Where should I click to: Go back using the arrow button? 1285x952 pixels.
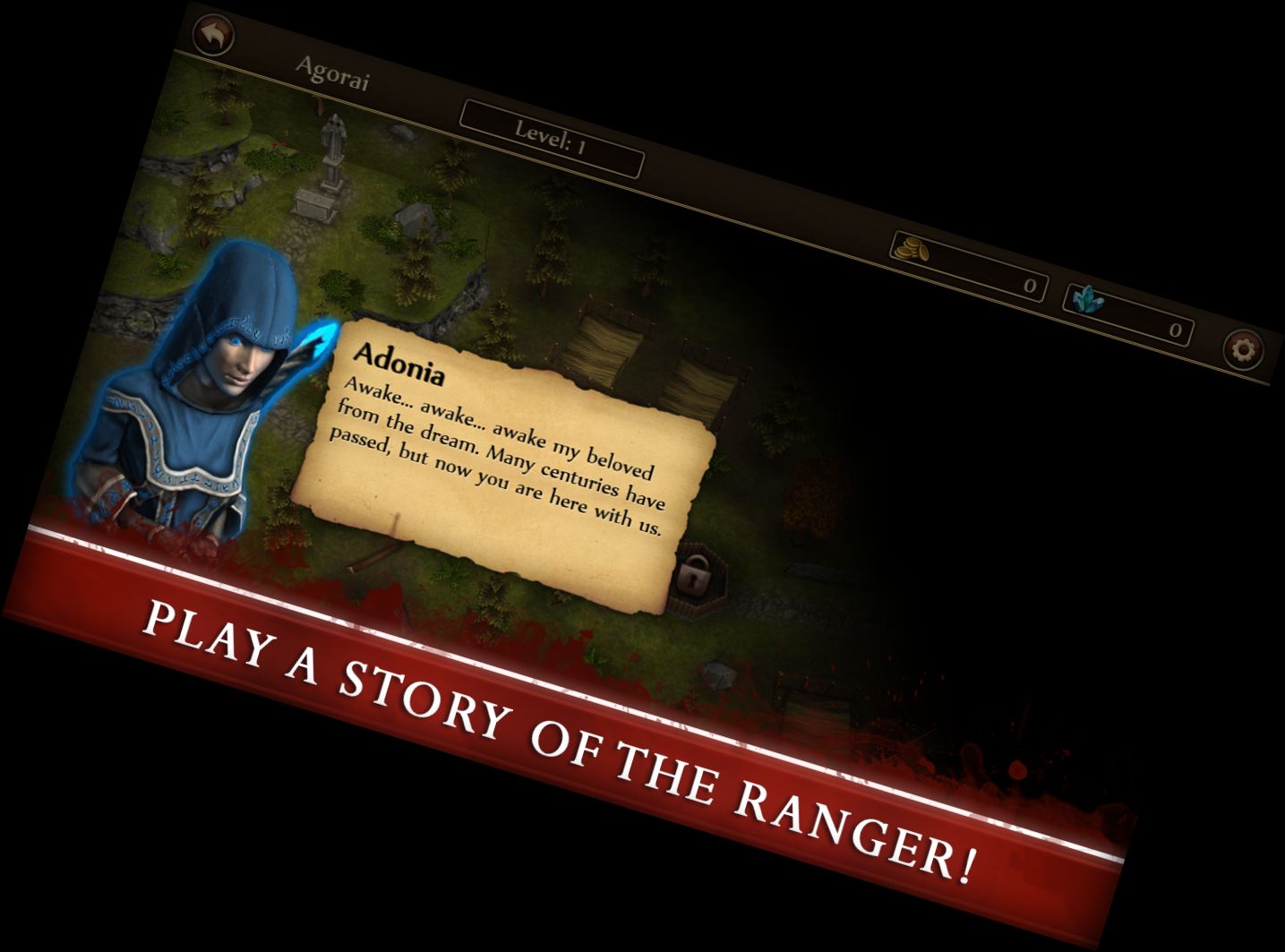click(x=213, y=37)
